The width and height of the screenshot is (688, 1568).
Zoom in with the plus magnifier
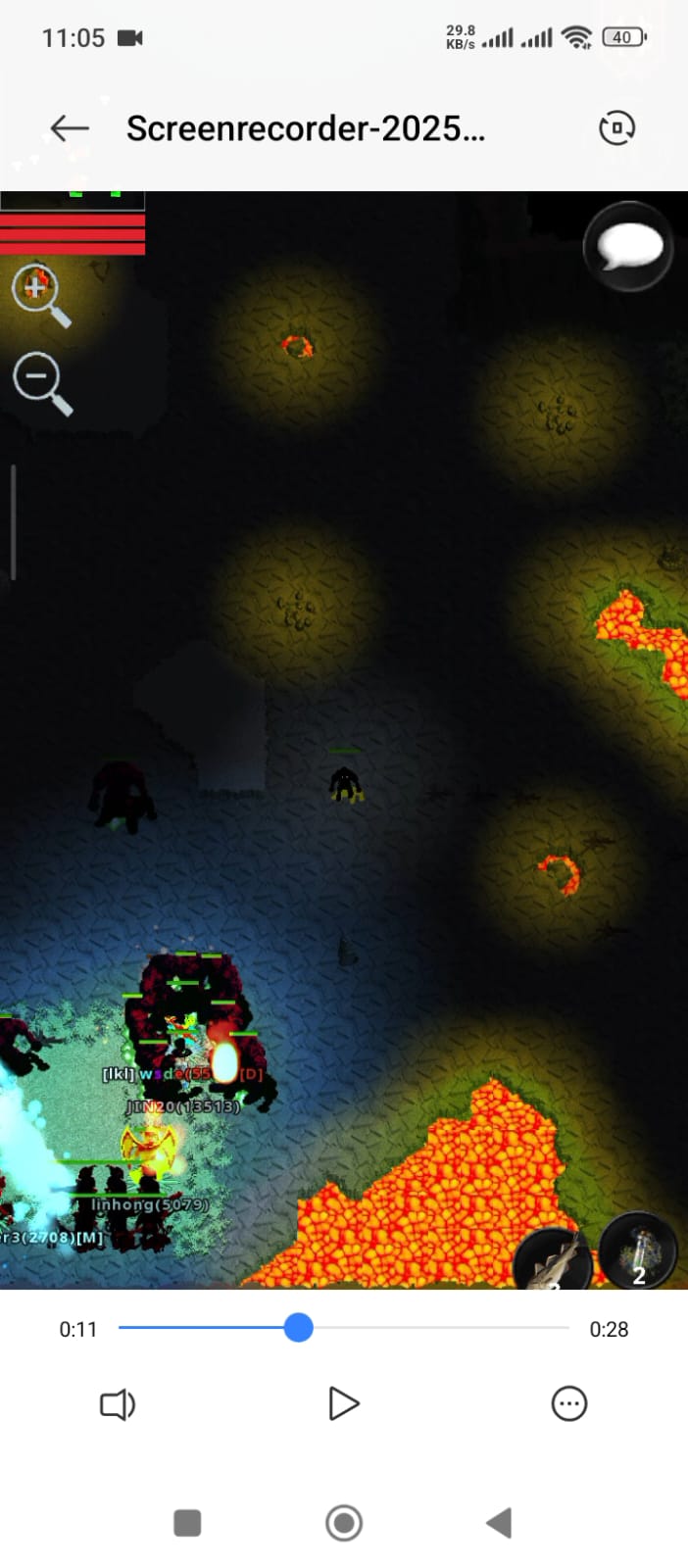39,292
